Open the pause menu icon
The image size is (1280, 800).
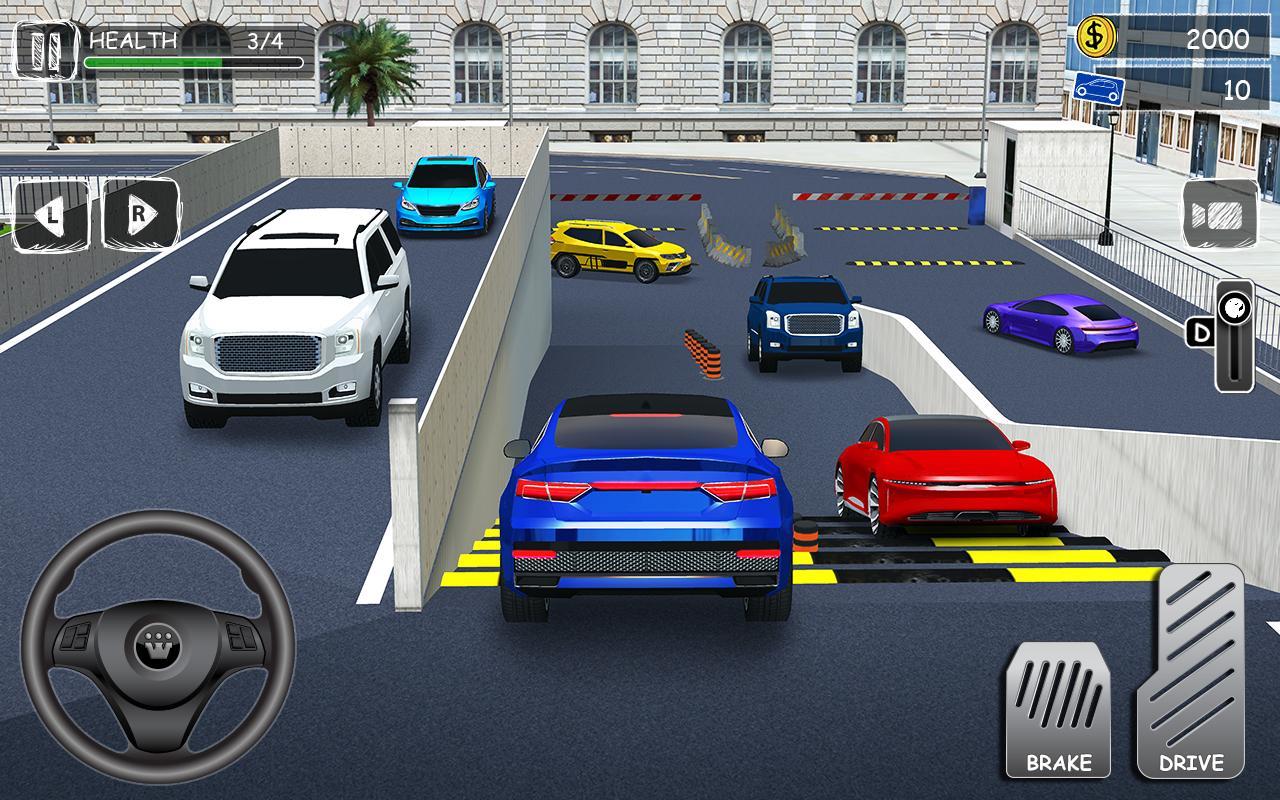tap(44, 44)
